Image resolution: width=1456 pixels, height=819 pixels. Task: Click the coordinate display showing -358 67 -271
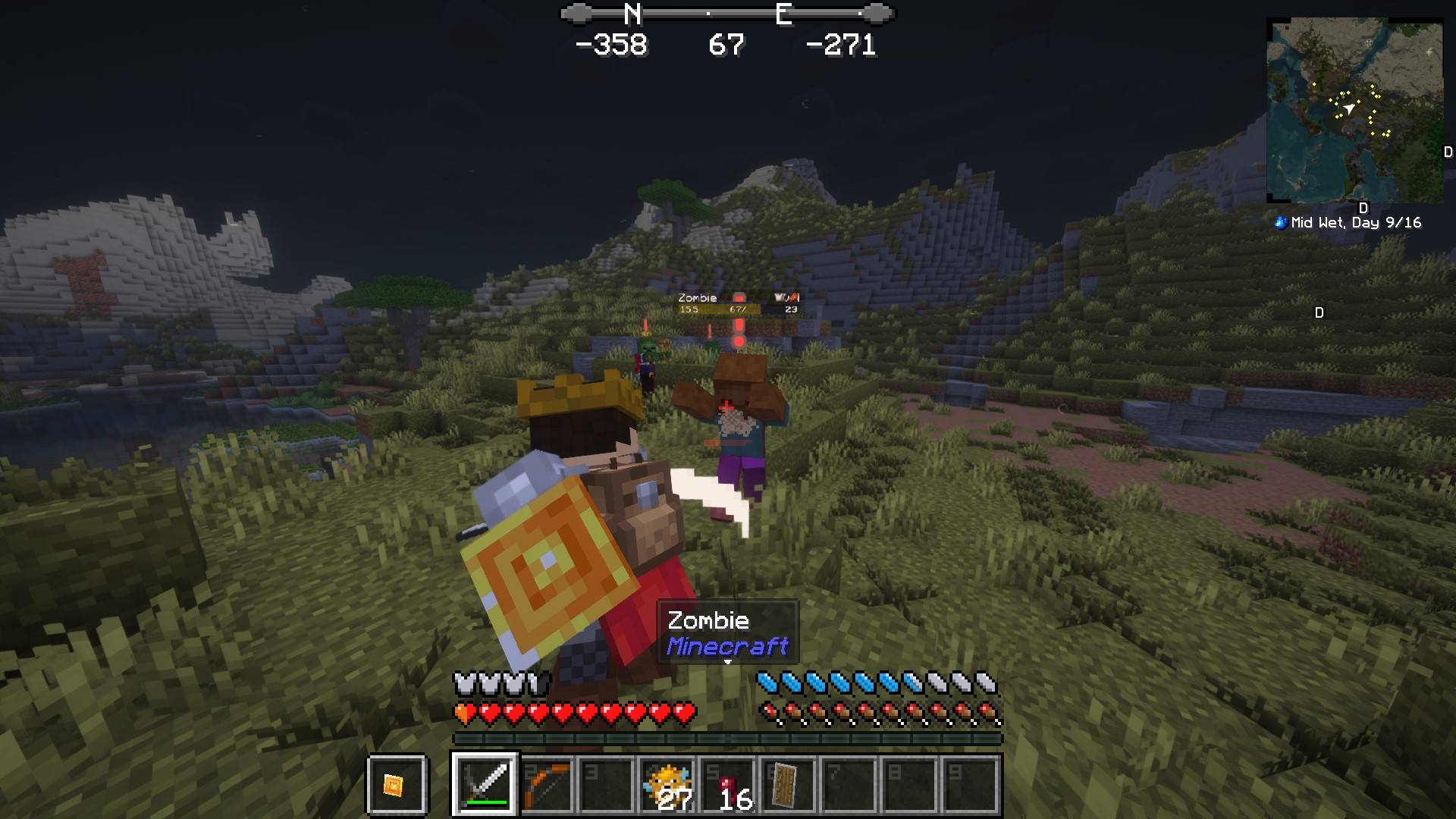(x=729, y=45)
